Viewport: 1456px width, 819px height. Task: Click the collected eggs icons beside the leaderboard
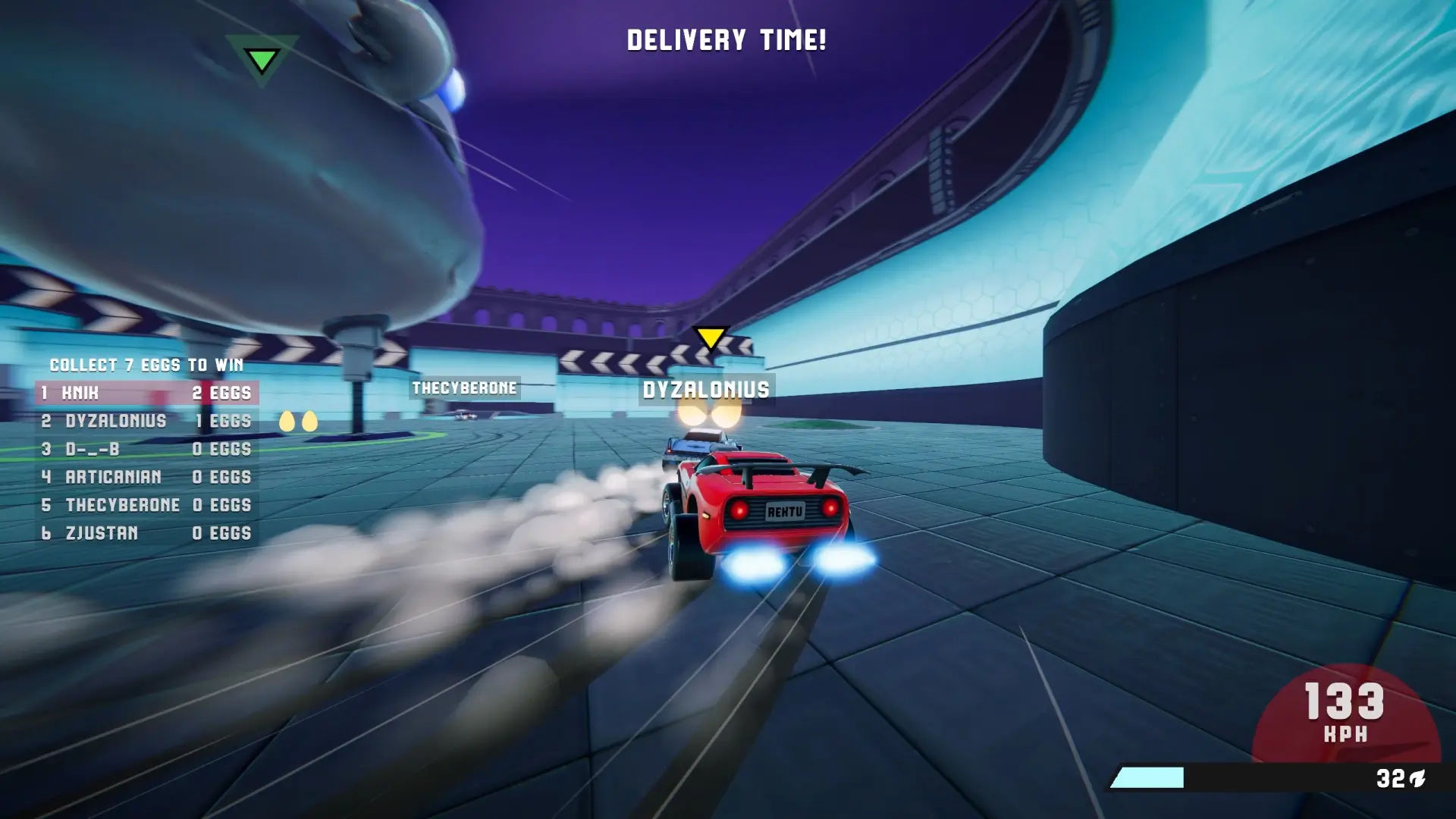[x=298, y=422]
